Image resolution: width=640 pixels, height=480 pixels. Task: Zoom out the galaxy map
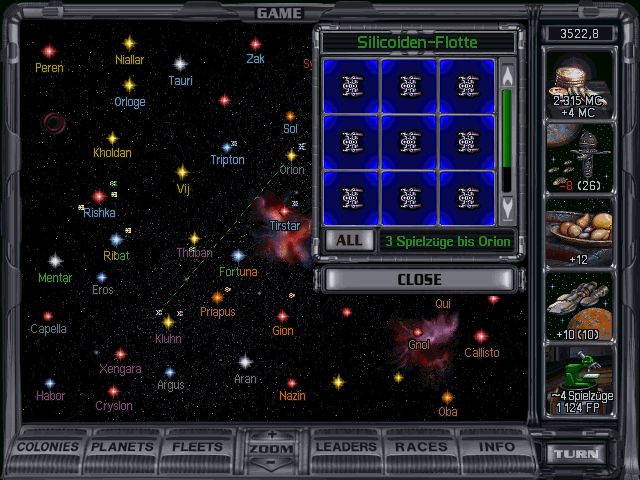coord(271,463)
